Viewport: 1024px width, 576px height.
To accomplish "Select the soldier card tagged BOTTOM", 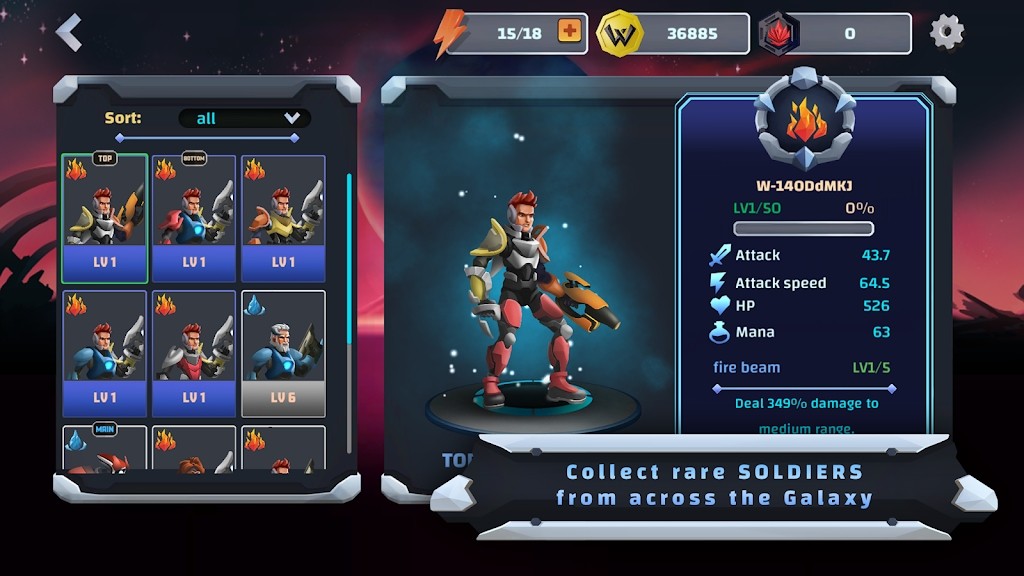I will coord(194,218).
